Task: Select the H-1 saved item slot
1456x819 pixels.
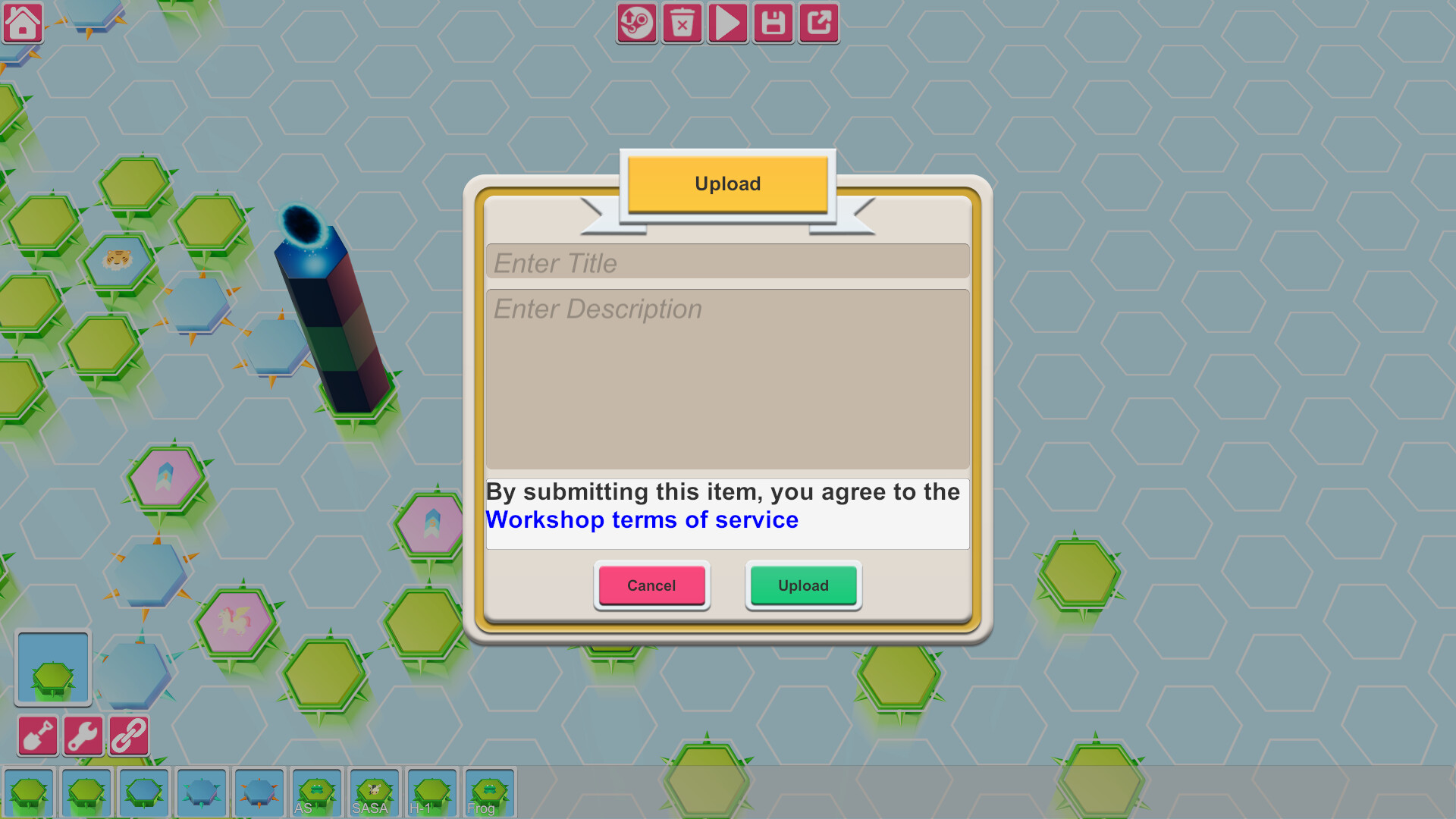Action: (431, 792)
